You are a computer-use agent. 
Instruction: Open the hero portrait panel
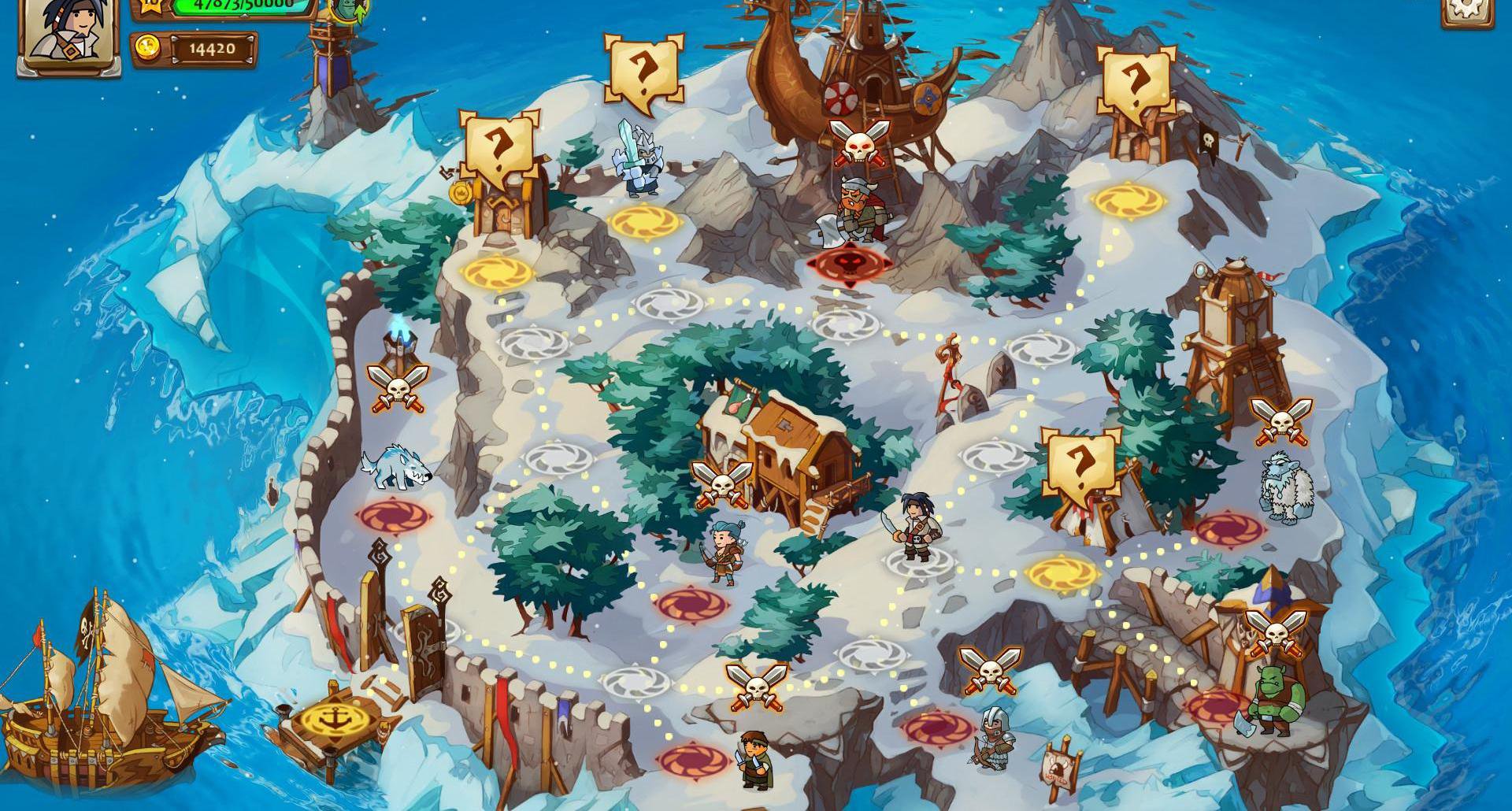click(69, 33)
